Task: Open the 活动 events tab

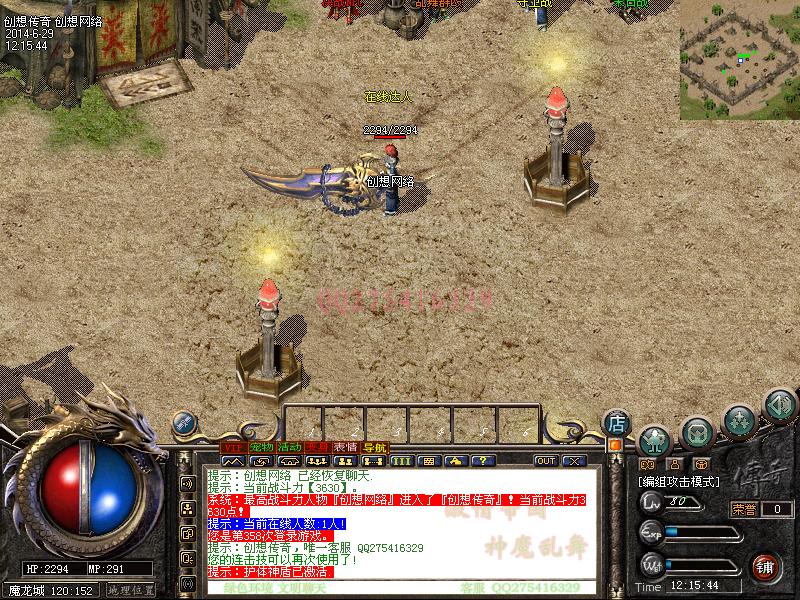Action: tap(290, 446)
